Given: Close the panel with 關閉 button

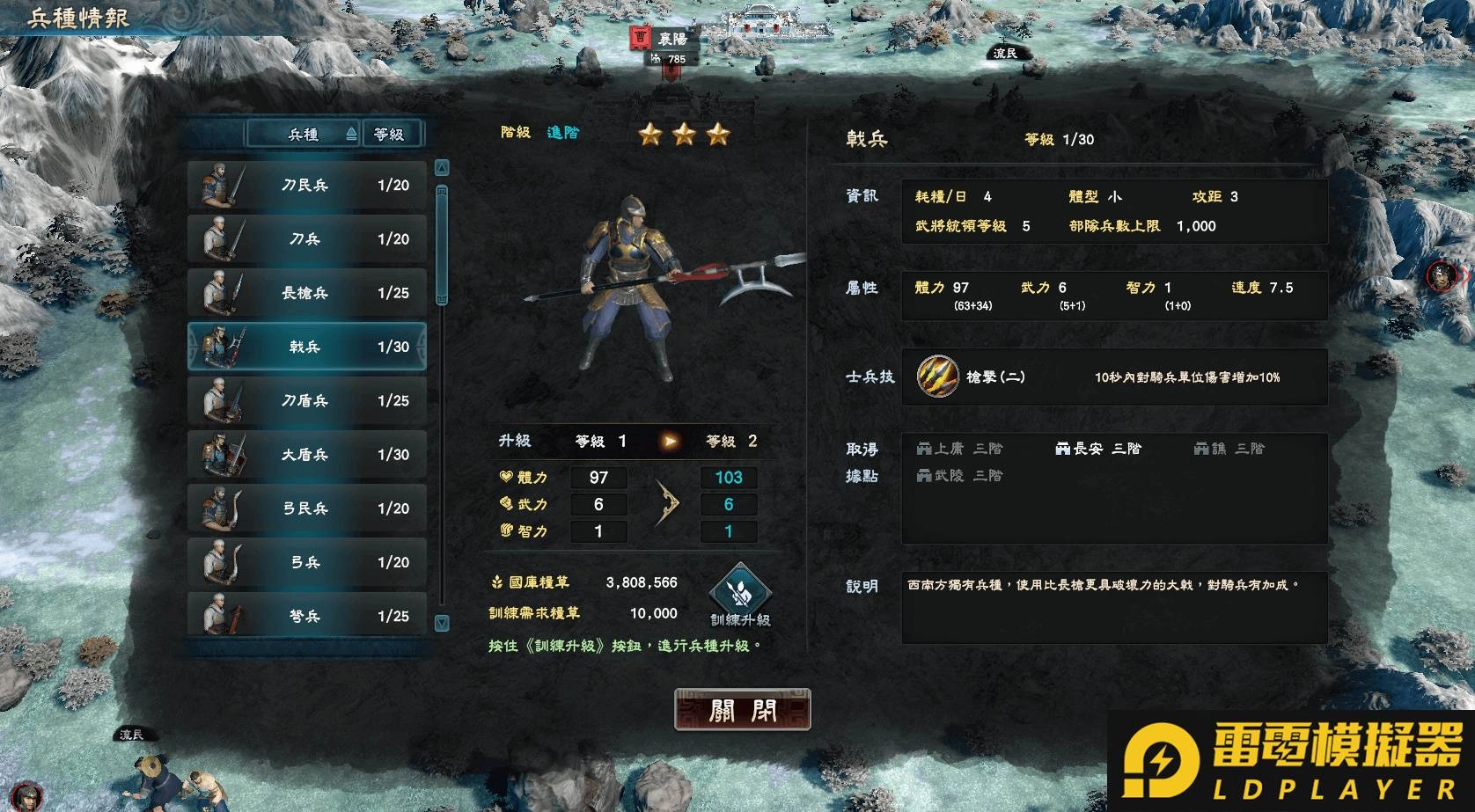Looking at the screenshot, I should tap(742, 710).
